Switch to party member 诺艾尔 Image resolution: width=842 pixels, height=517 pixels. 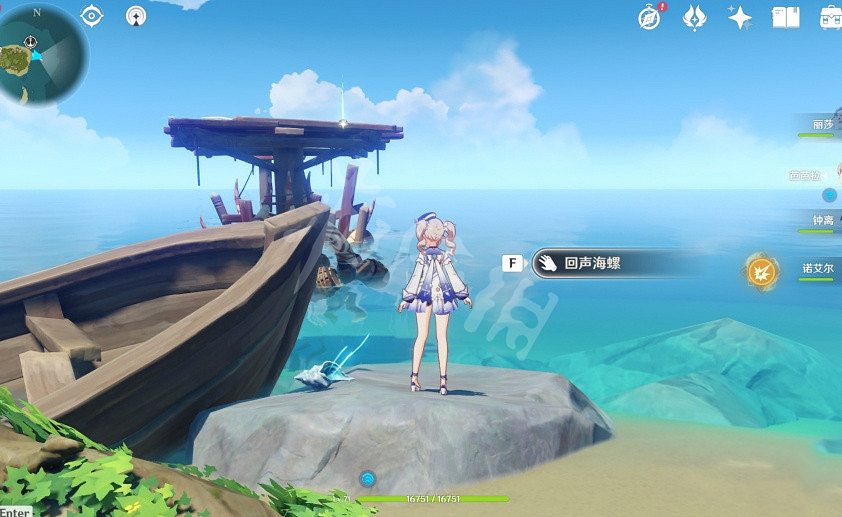817,269
